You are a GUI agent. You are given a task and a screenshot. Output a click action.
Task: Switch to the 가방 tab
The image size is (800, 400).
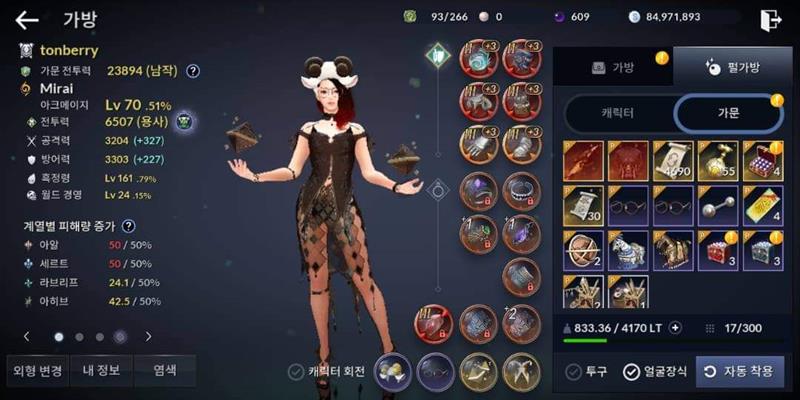[x=613, y=67]
